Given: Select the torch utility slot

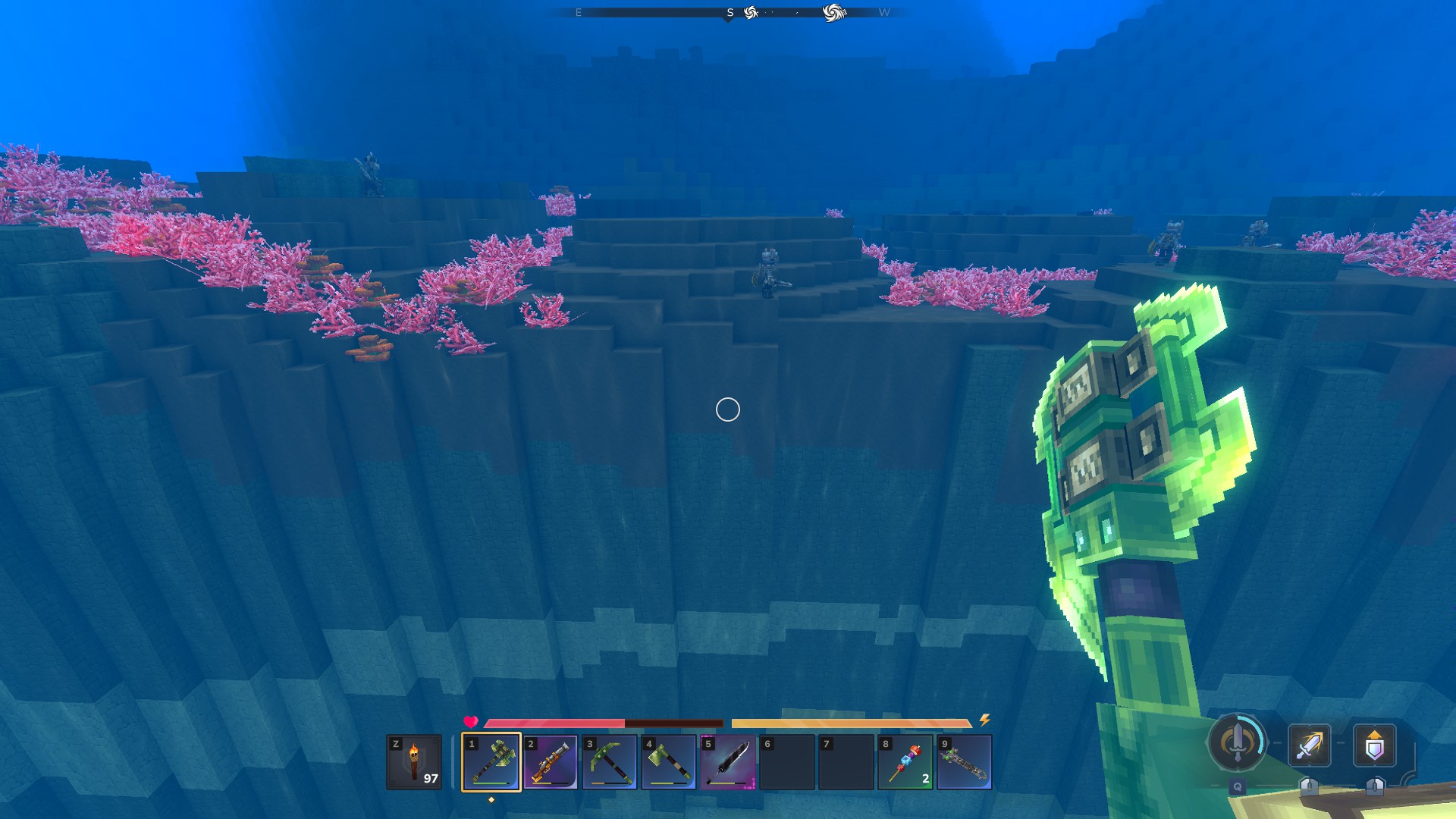Looking at the screenshot, I should pyautogui.click(x=414, y=761).
